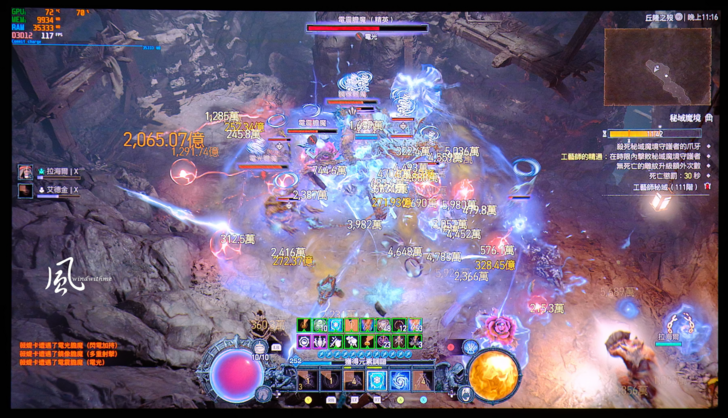Activate the glowing blue shield skill slot
728x418 pixels.
point(376,380)
